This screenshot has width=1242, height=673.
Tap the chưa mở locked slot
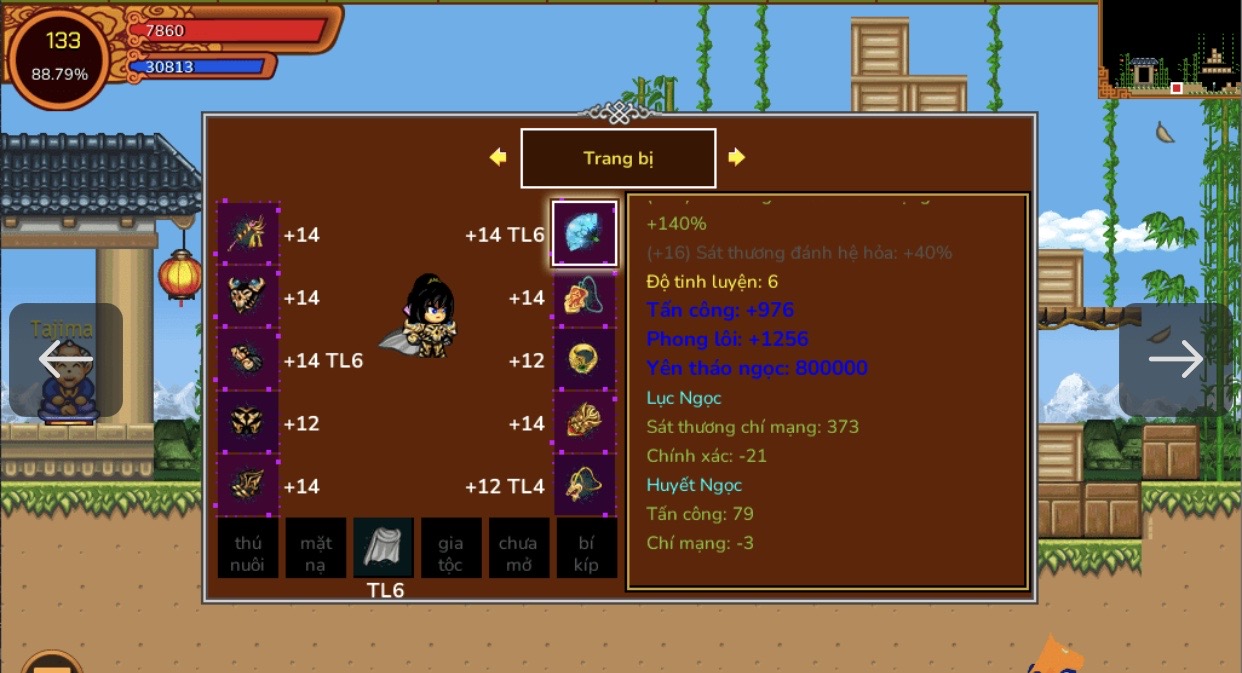point(518,548)
